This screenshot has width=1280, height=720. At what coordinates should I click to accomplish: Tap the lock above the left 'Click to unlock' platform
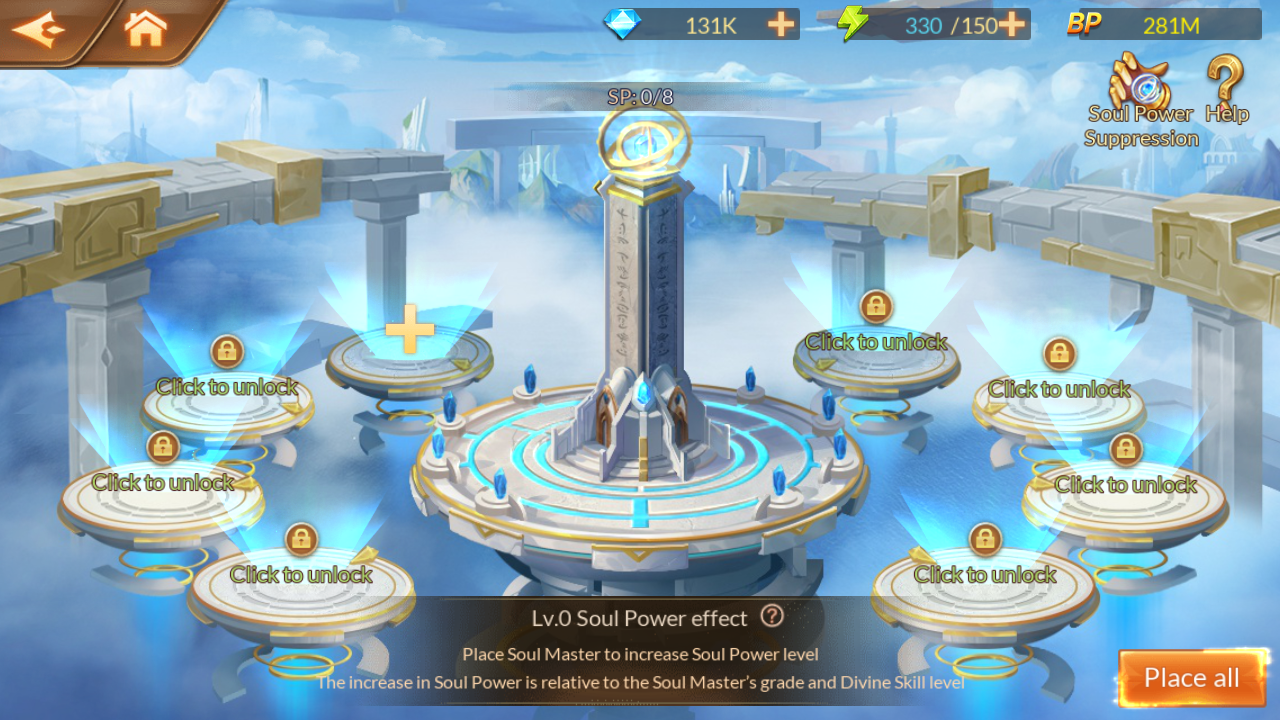click(226, 352)
